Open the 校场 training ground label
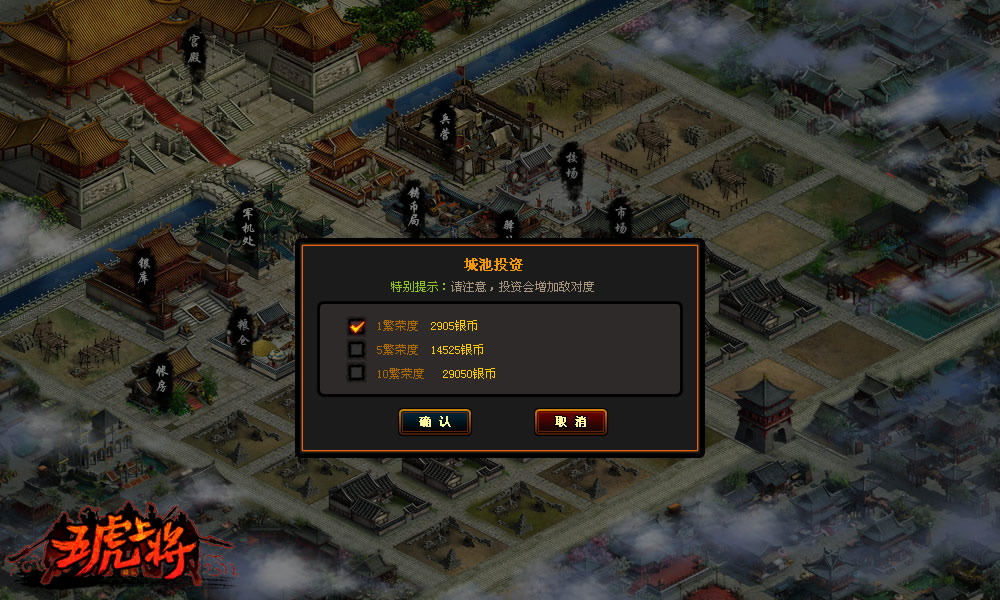1000x600 pixels. [x=572, y=168]
